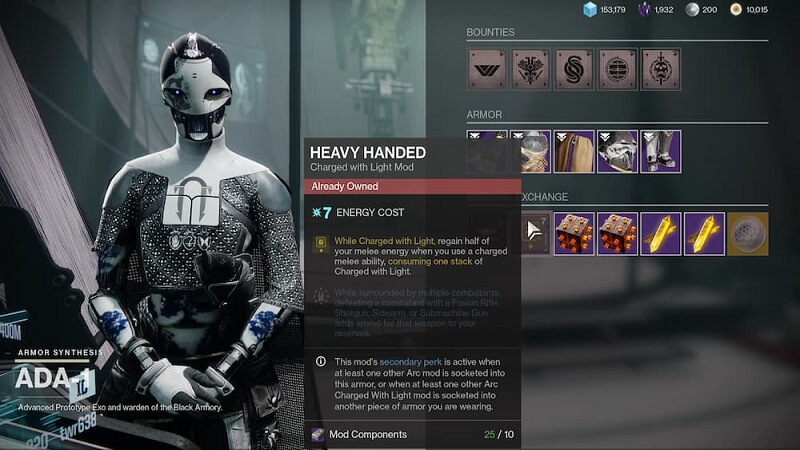Pick up the ornate crest bounty
Viewport: 800px width, 450px height.
tap(530, 69)
